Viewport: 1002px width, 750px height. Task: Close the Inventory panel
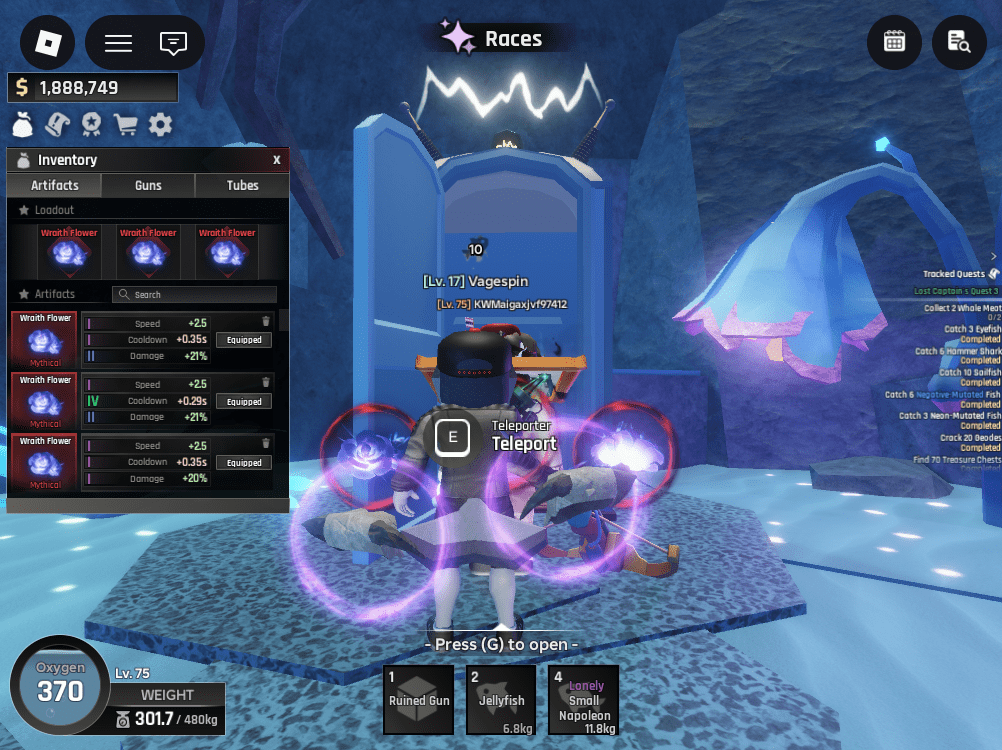[x=277, y=160]
